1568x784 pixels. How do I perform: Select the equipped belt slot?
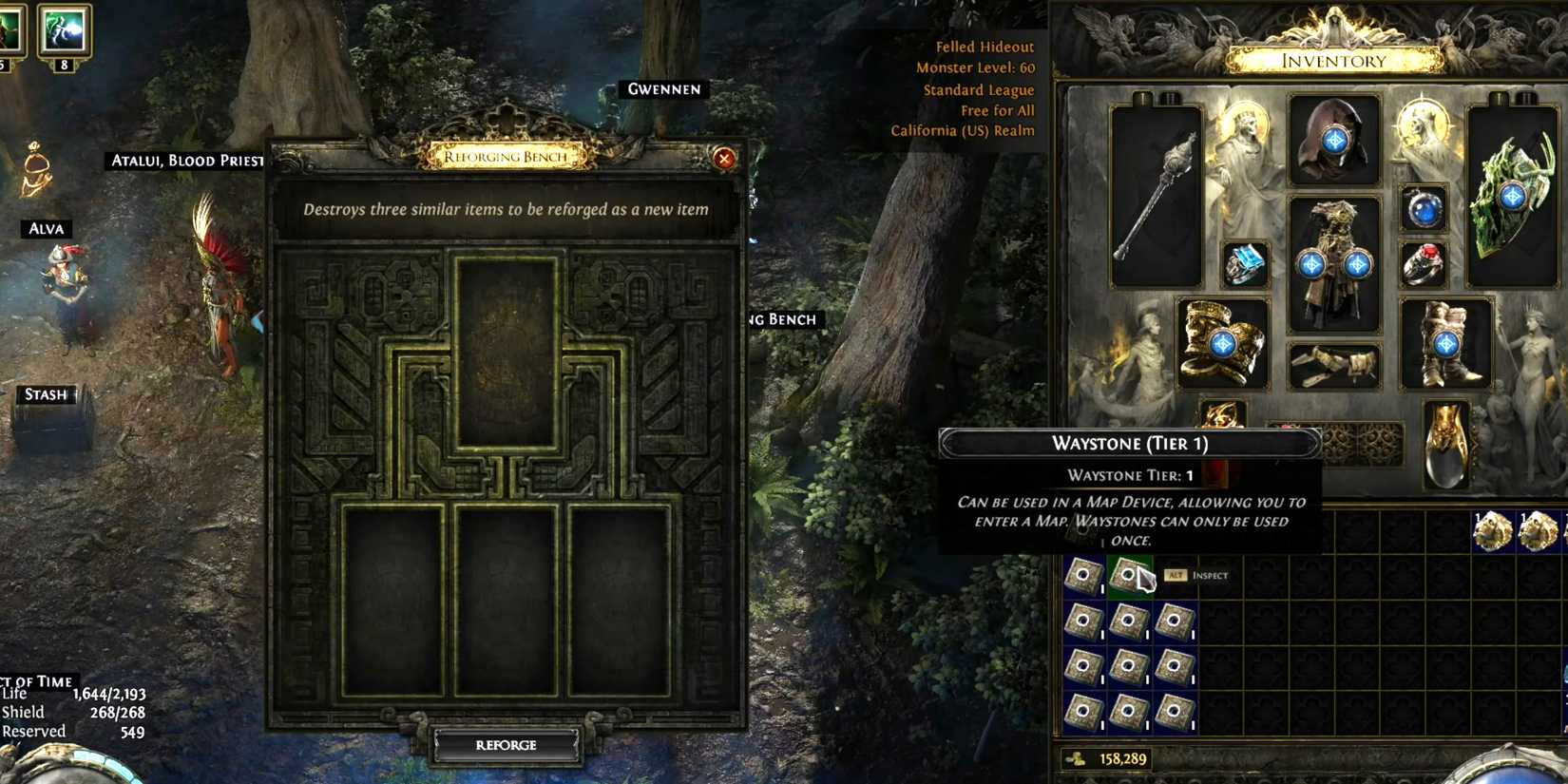tap(1333, 366)
